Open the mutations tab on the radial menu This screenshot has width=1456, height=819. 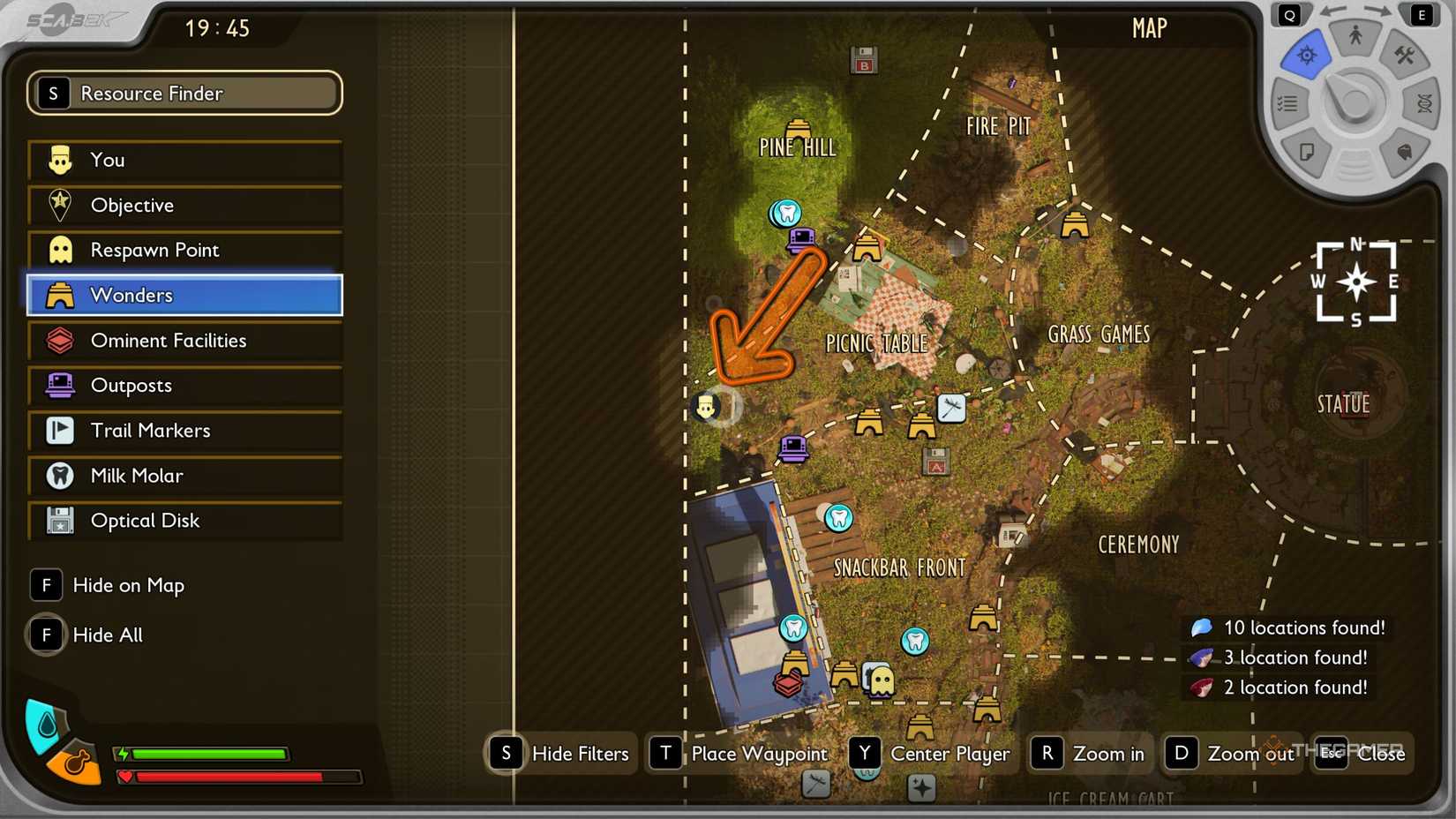coord(1425,104)
